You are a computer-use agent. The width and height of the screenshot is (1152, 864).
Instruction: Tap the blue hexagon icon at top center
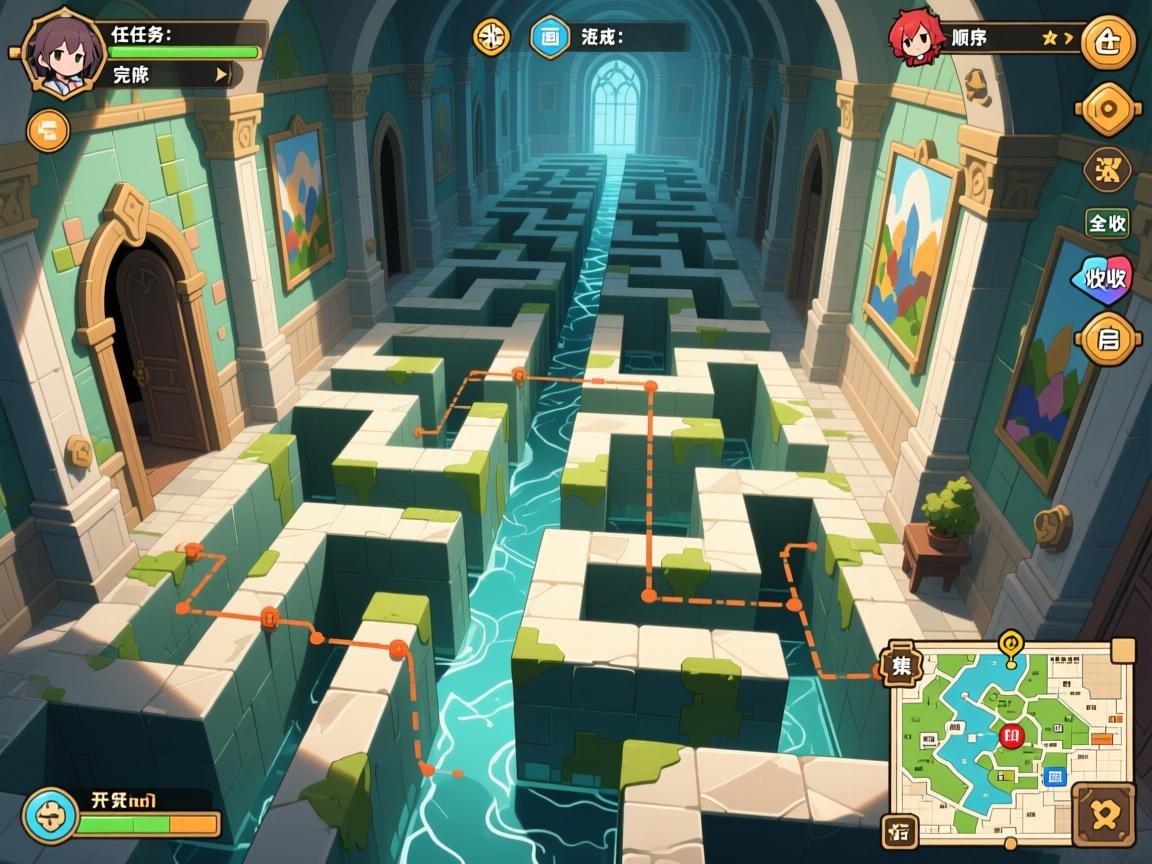tap(549, 37)
